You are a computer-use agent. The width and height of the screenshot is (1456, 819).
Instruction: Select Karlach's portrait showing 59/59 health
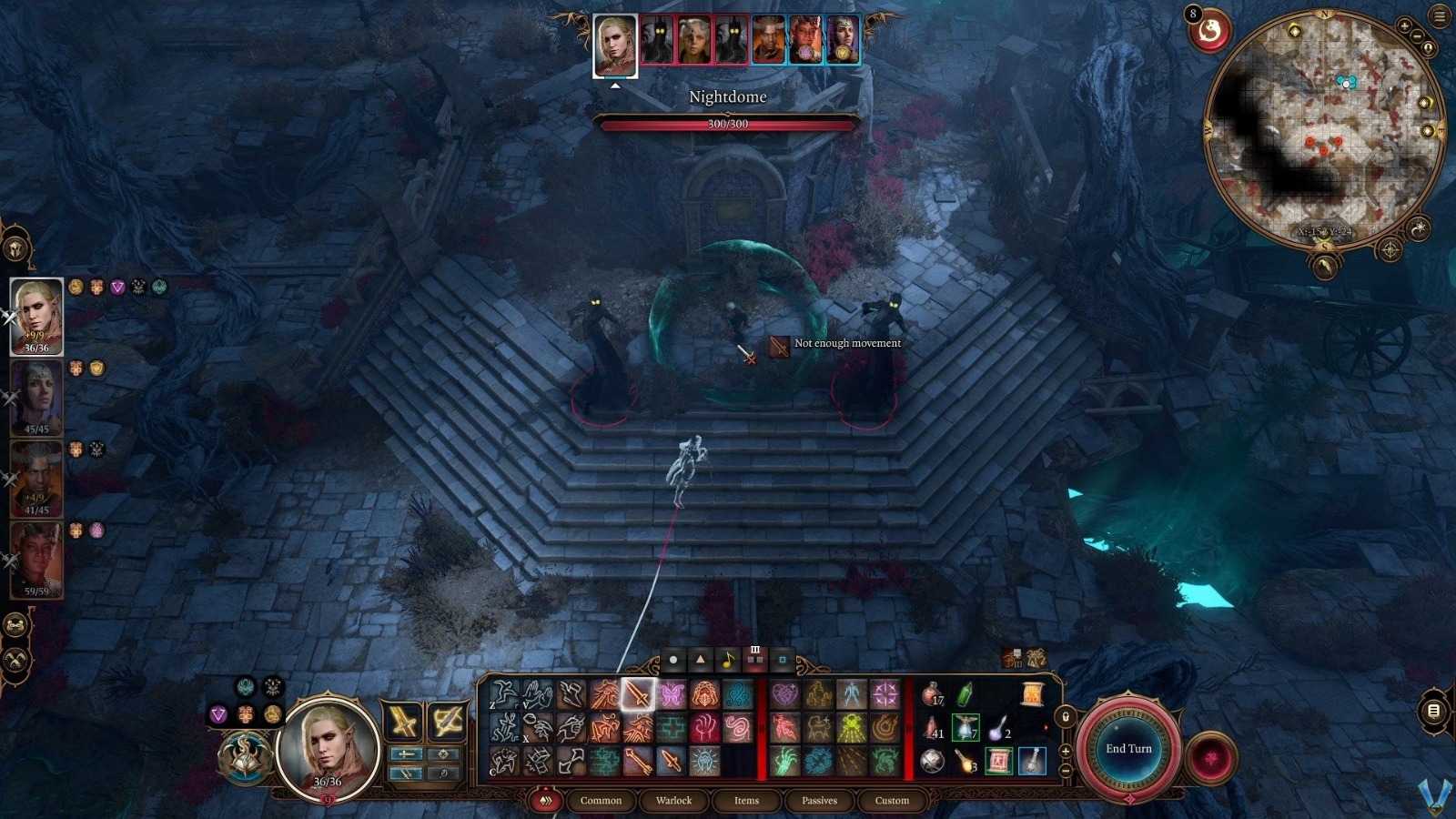point(36,557)
